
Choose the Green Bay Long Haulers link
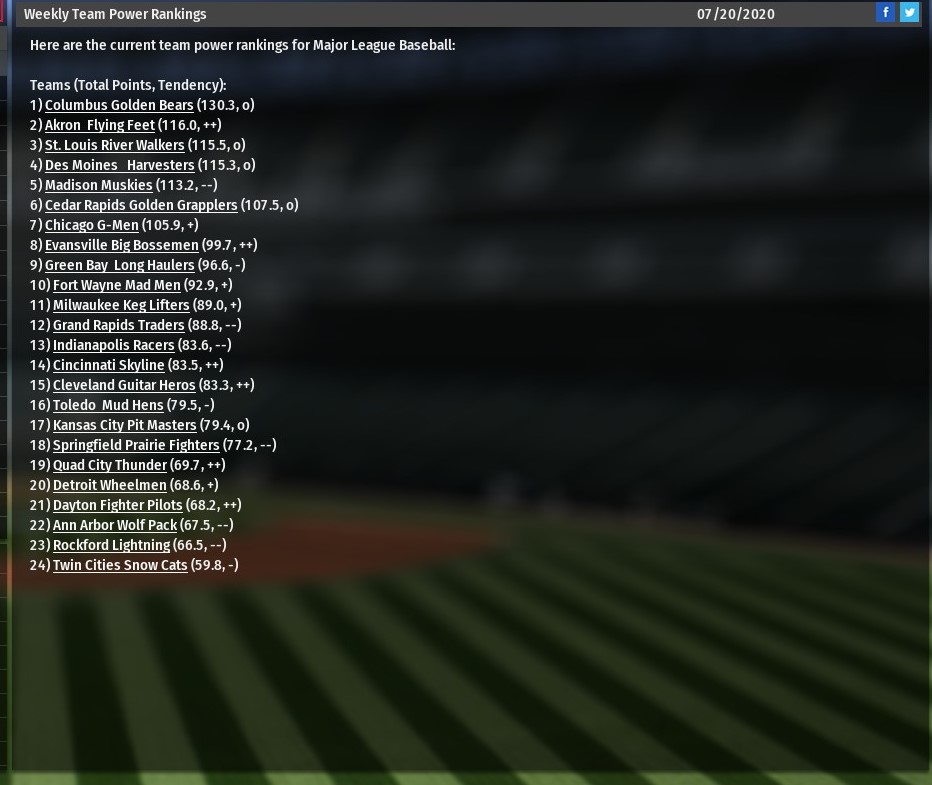pos(120,265)
